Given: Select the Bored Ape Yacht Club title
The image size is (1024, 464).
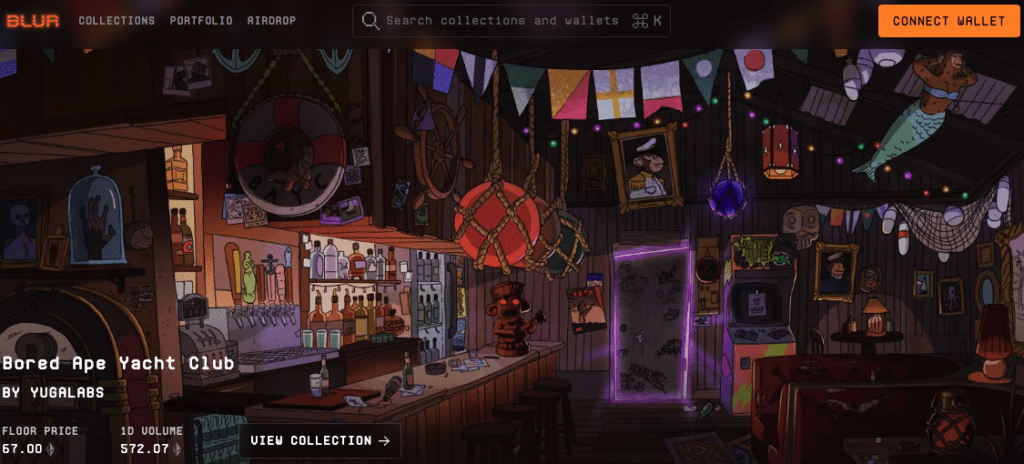Looking at the screenshot, I should [x=118, y=363].
